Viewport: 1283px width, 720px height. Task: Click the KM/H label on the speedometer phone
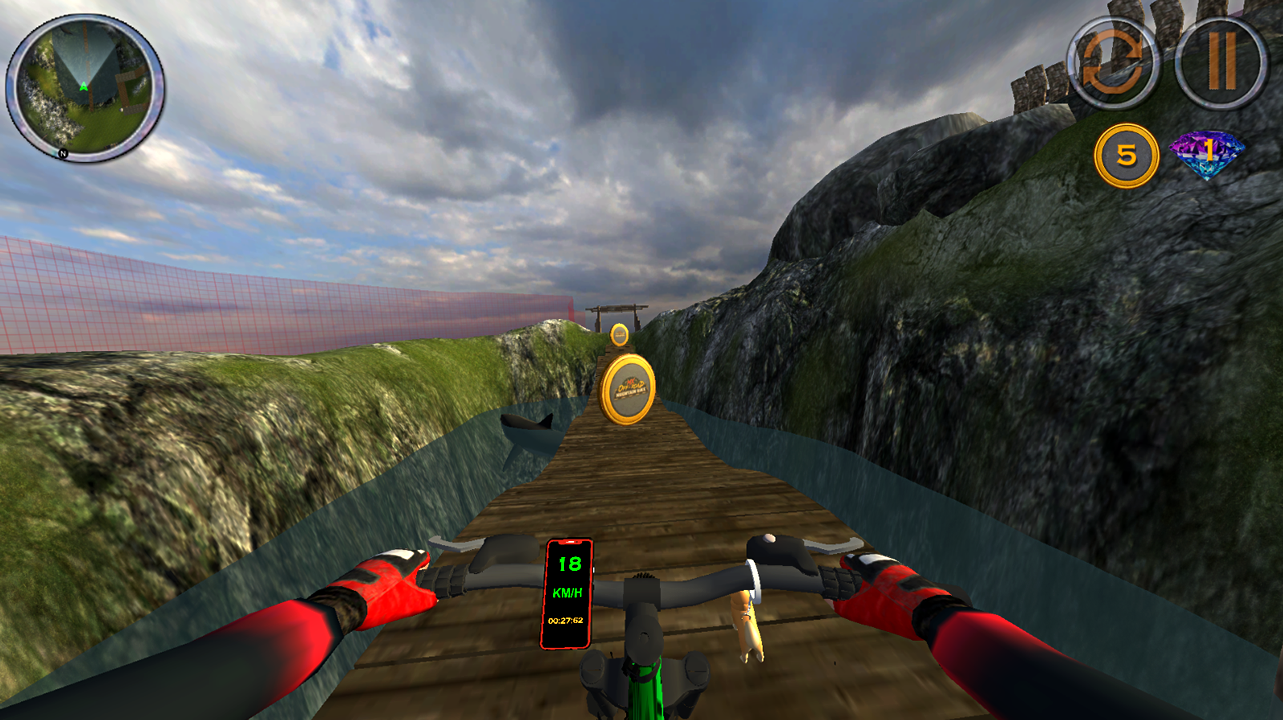tap(568, 592)
